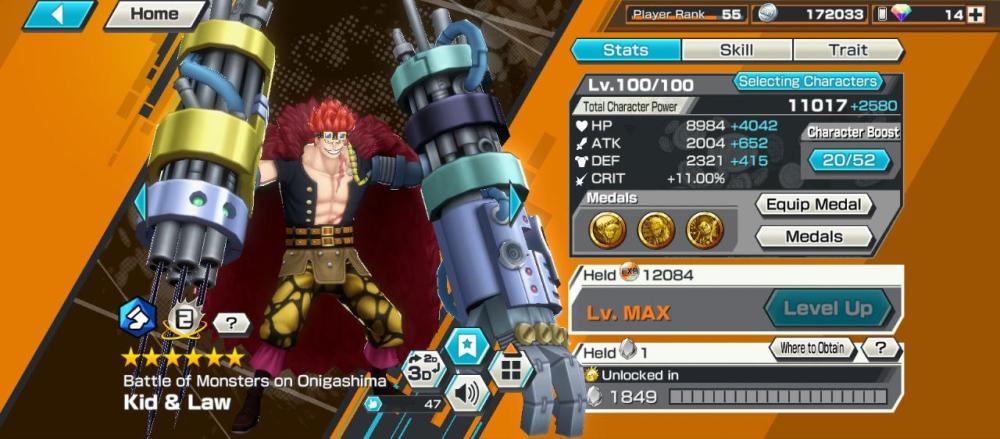Open the Selecting Characters list
Image resolution: width=1000 pixels, height=439 pixels.
click(807, 82)
